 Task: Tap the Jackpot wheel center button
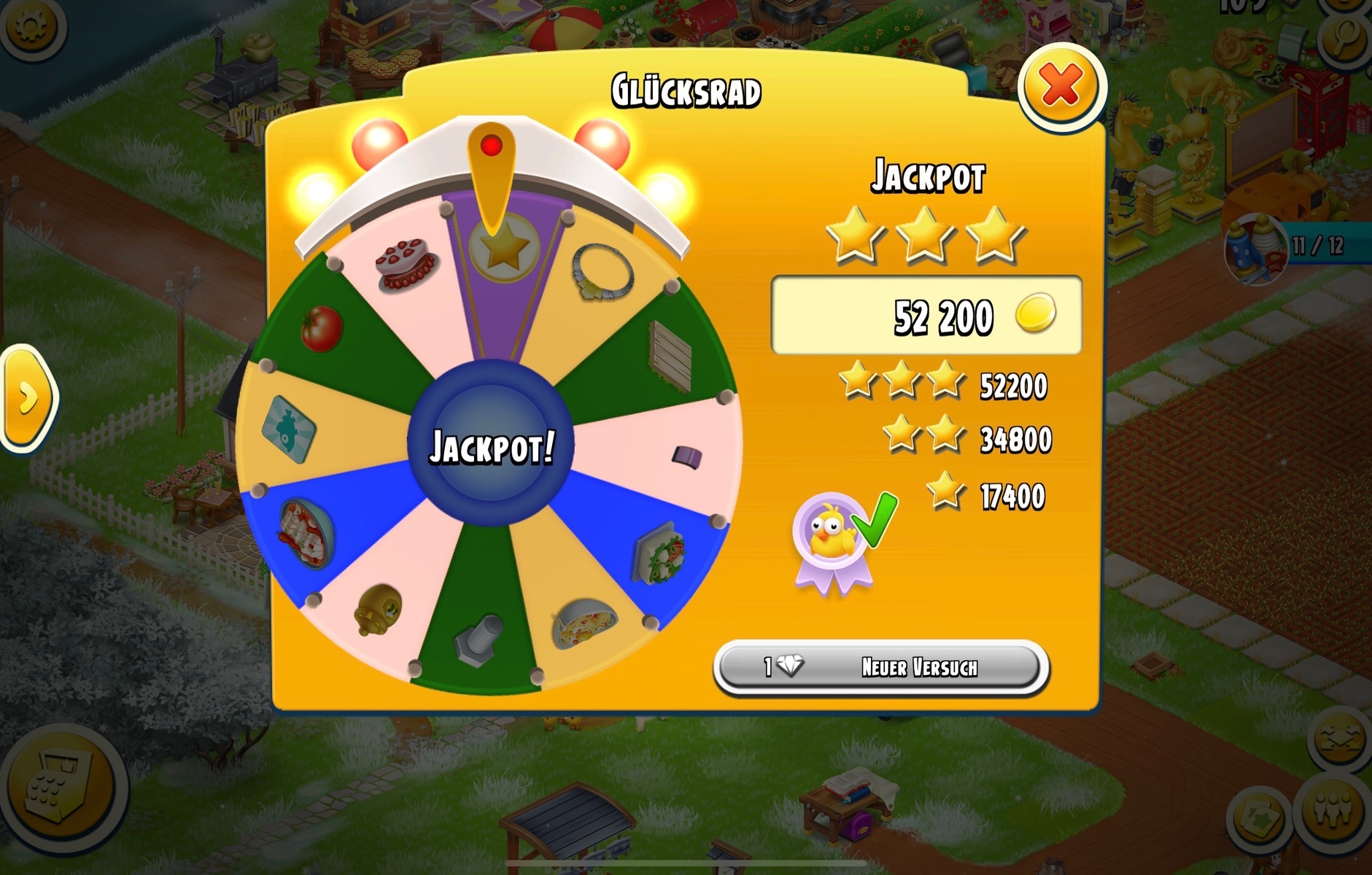coord(491,446)
